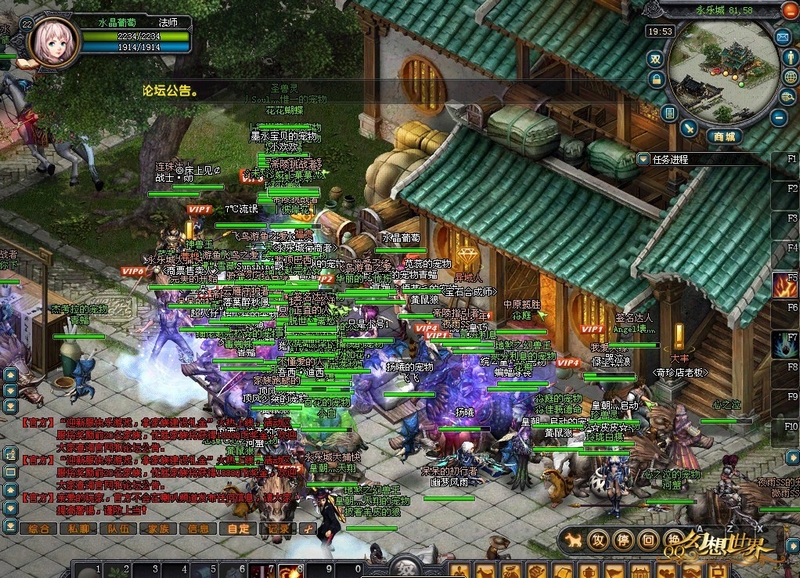Toggle the 双 button beside the minimap
The height and width of the screenshot is (578, 800).
click(656, 58)
